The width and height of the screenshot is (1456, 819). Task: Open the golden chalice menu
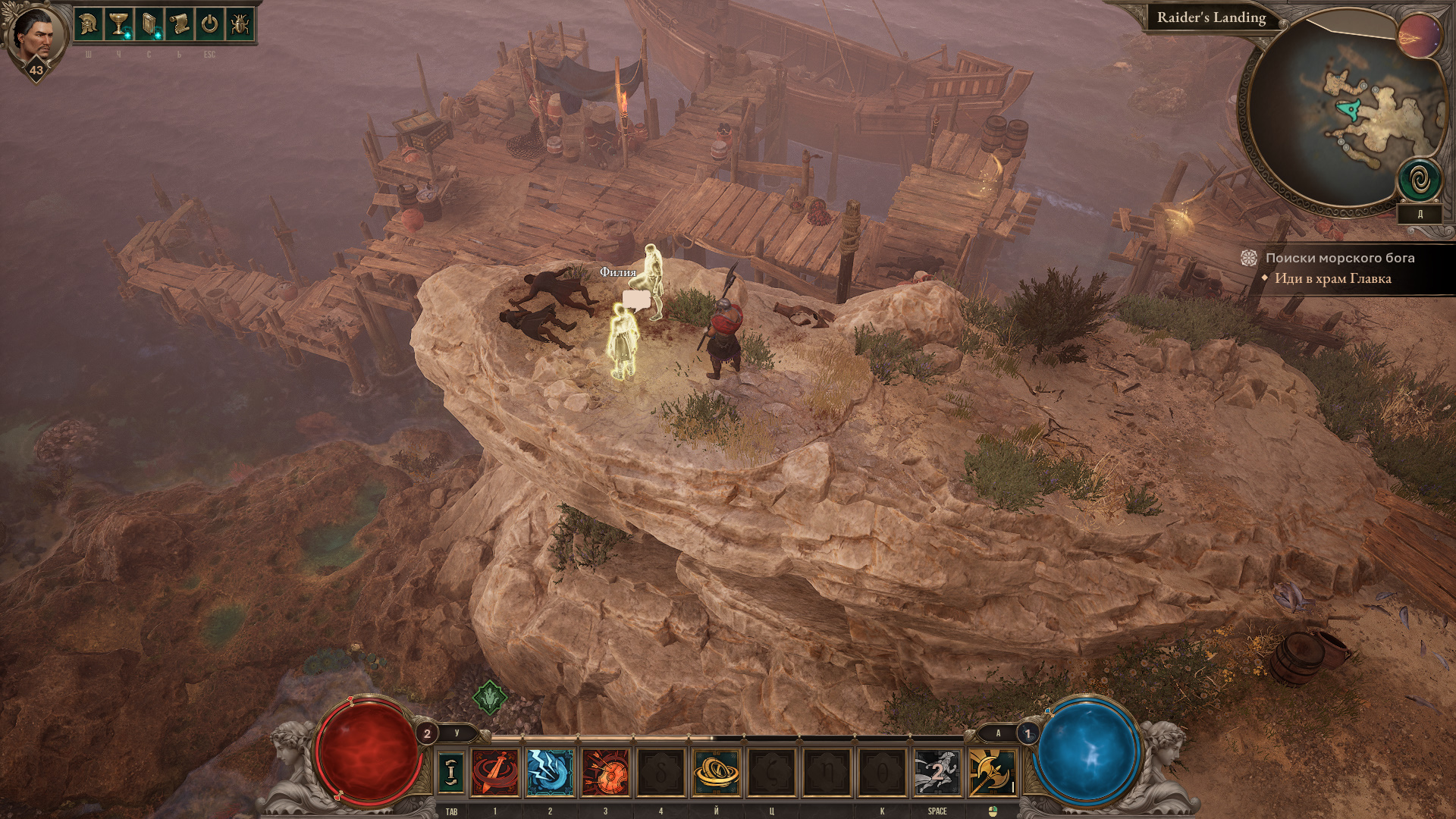click(x=118, y=24)
